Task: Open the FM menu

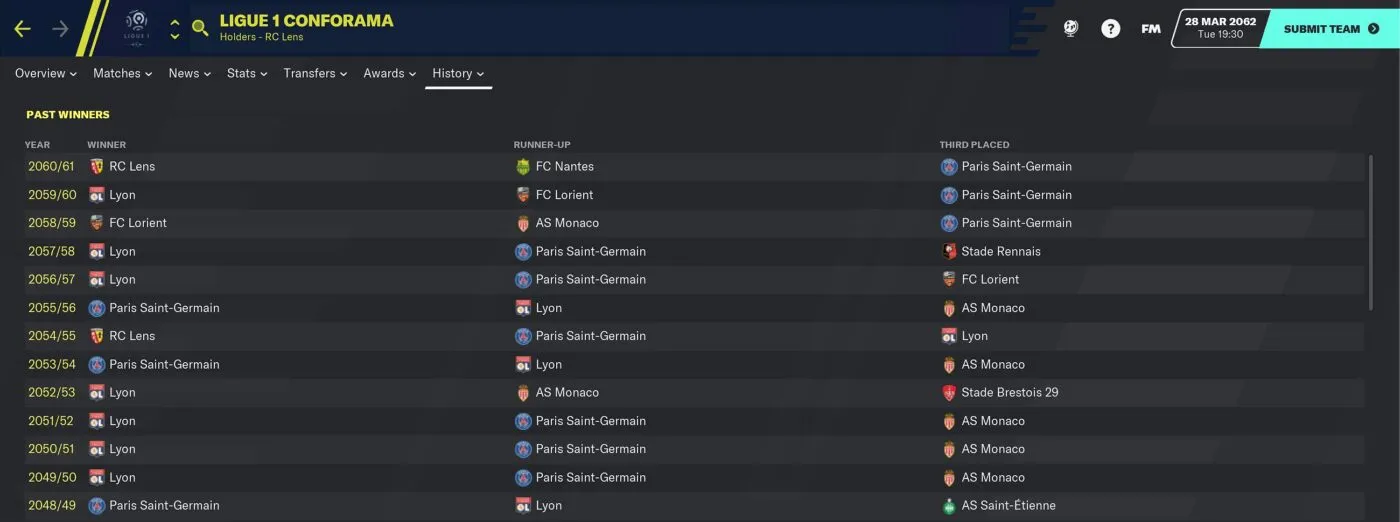Action: pyautogui.click(x=1151, y=29)
